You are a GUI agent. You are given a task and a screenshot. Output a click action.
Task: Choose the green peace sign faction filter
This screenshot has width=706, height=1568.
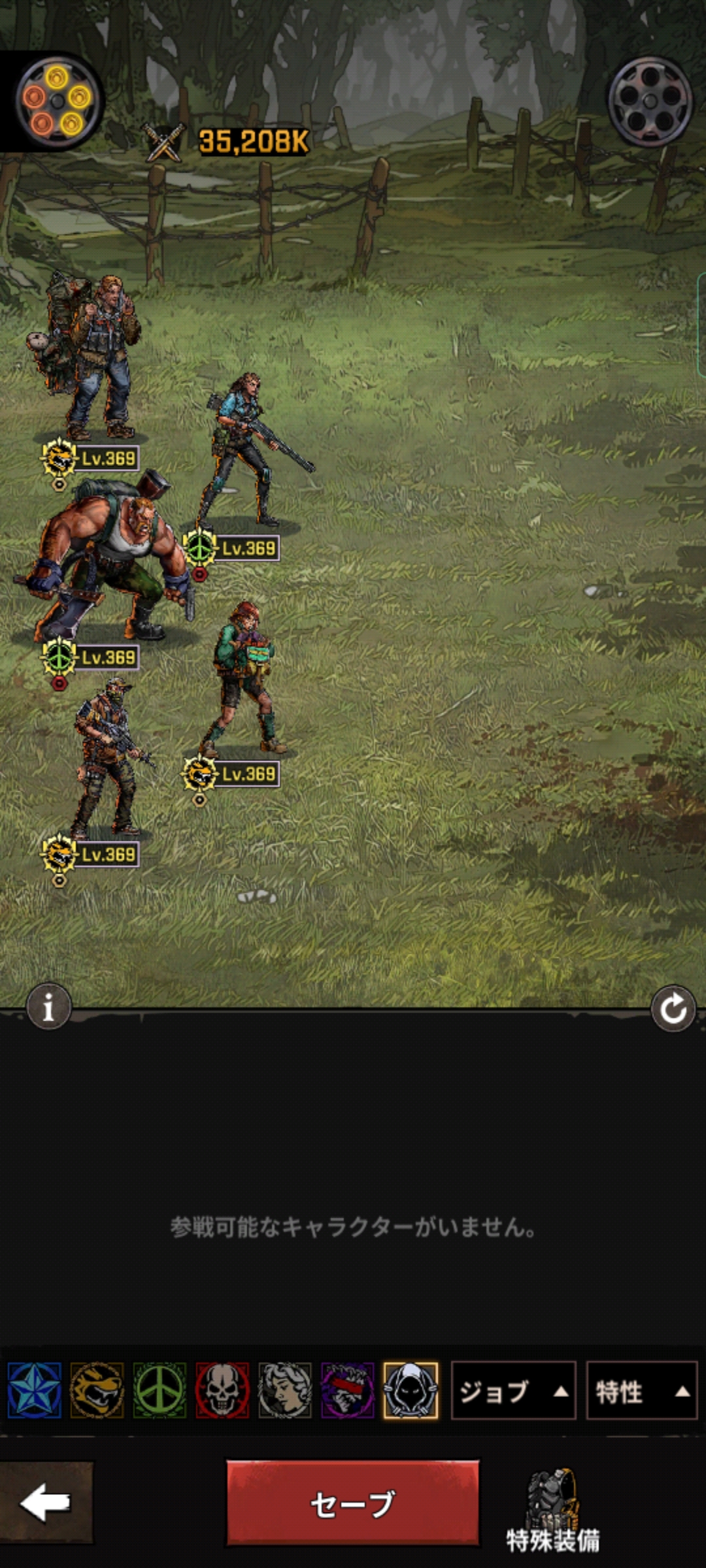(160, 1390)
